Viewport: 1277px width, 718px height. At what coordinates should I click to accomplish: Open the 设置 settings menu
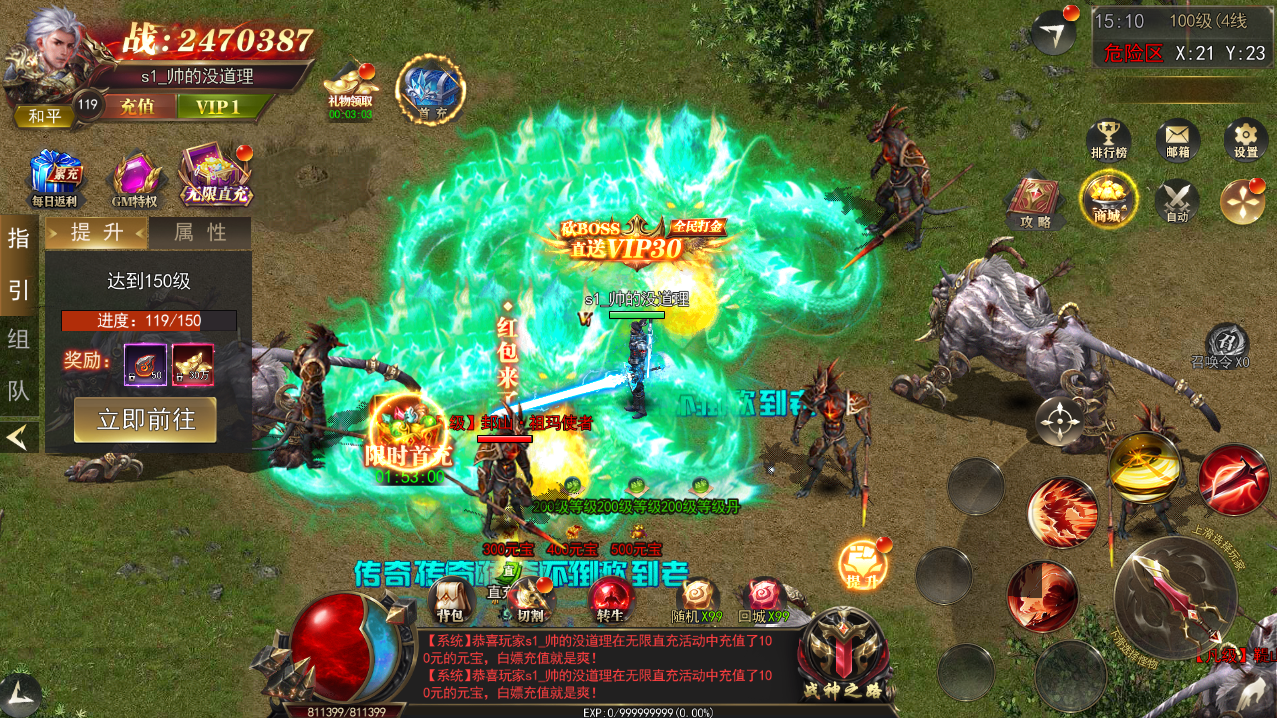(x=1245, y=140)
